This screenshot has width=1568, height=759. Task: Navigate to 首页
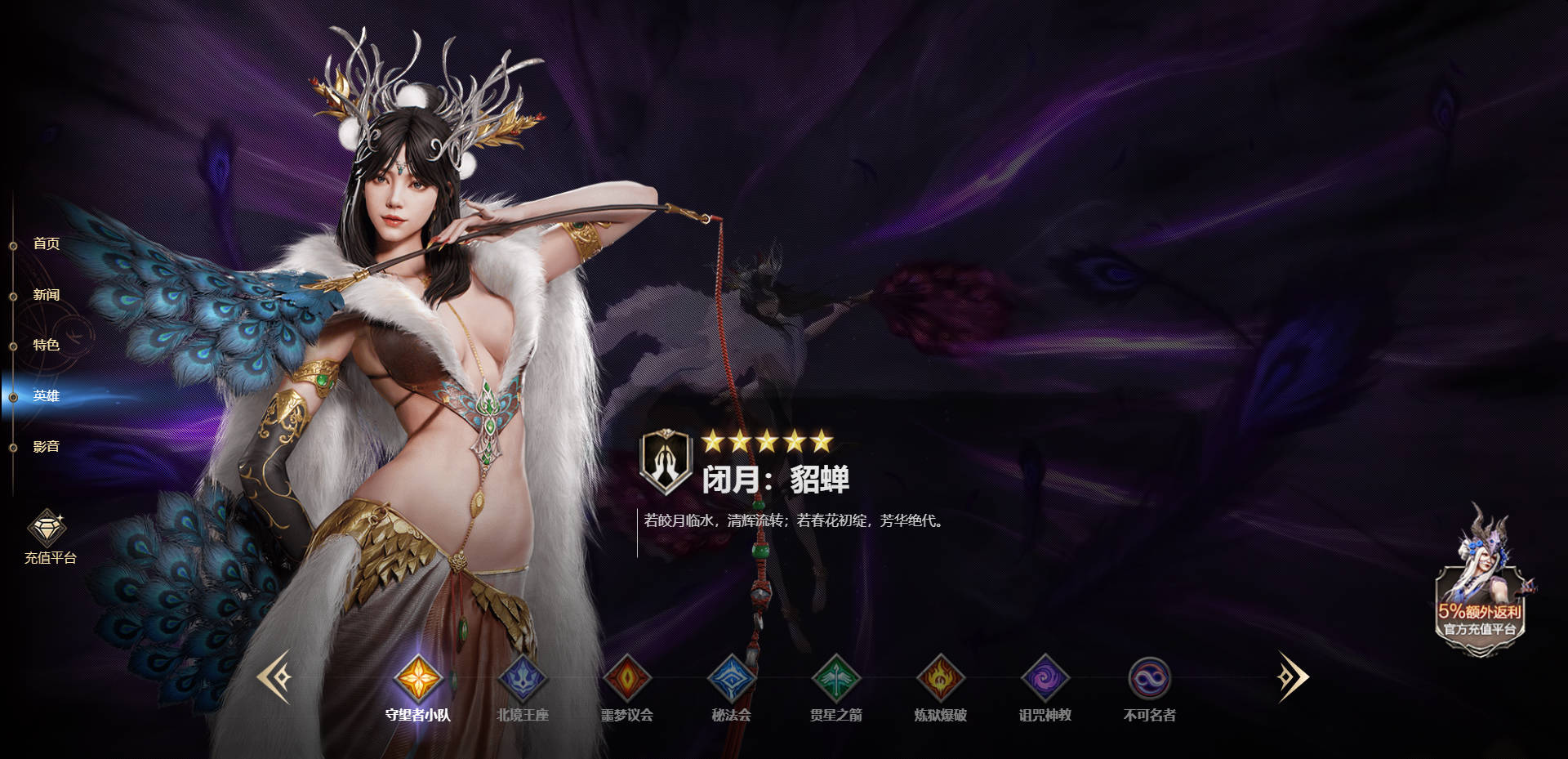45,243
